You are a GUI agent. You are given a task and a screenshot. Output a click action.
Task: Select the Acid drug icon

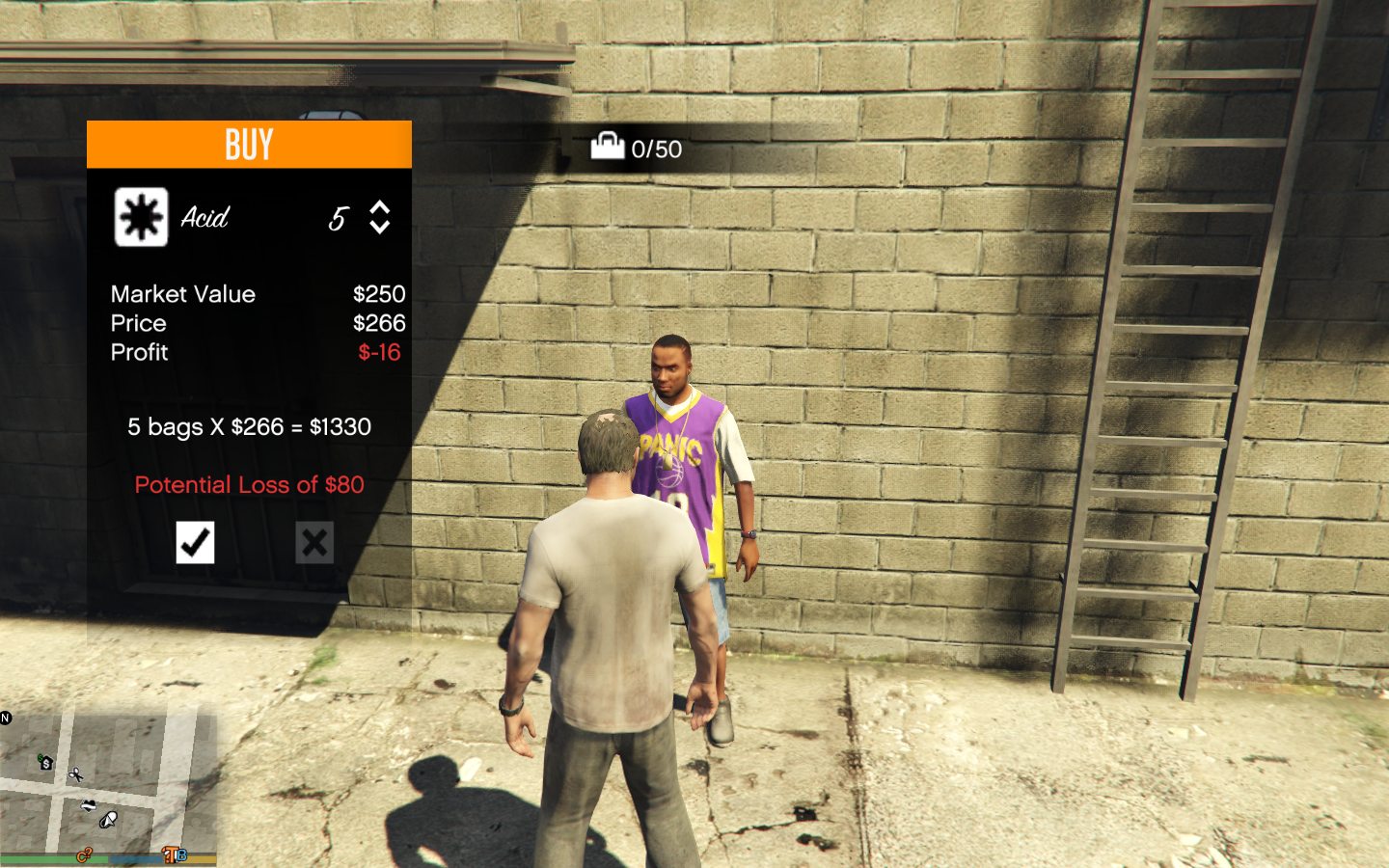(x=141, y=217)
